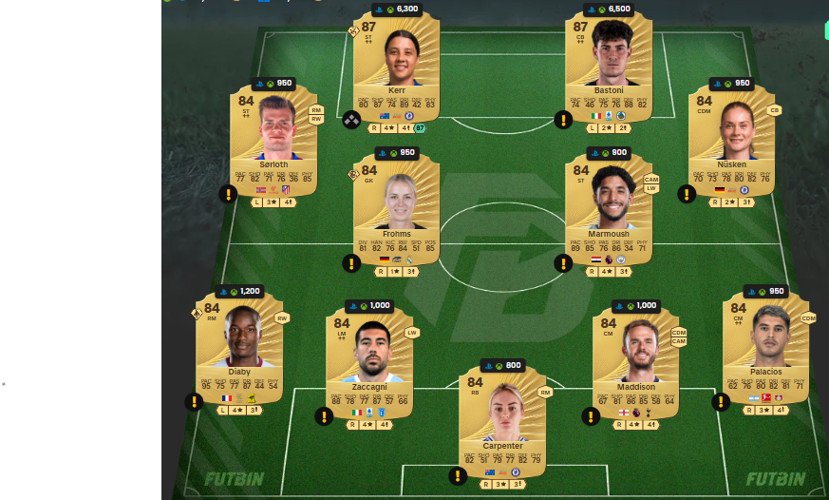The image size is (829, 500).
Task: Open the yellow warning icon beside Bastoni
Action: [x=563, y=120]
